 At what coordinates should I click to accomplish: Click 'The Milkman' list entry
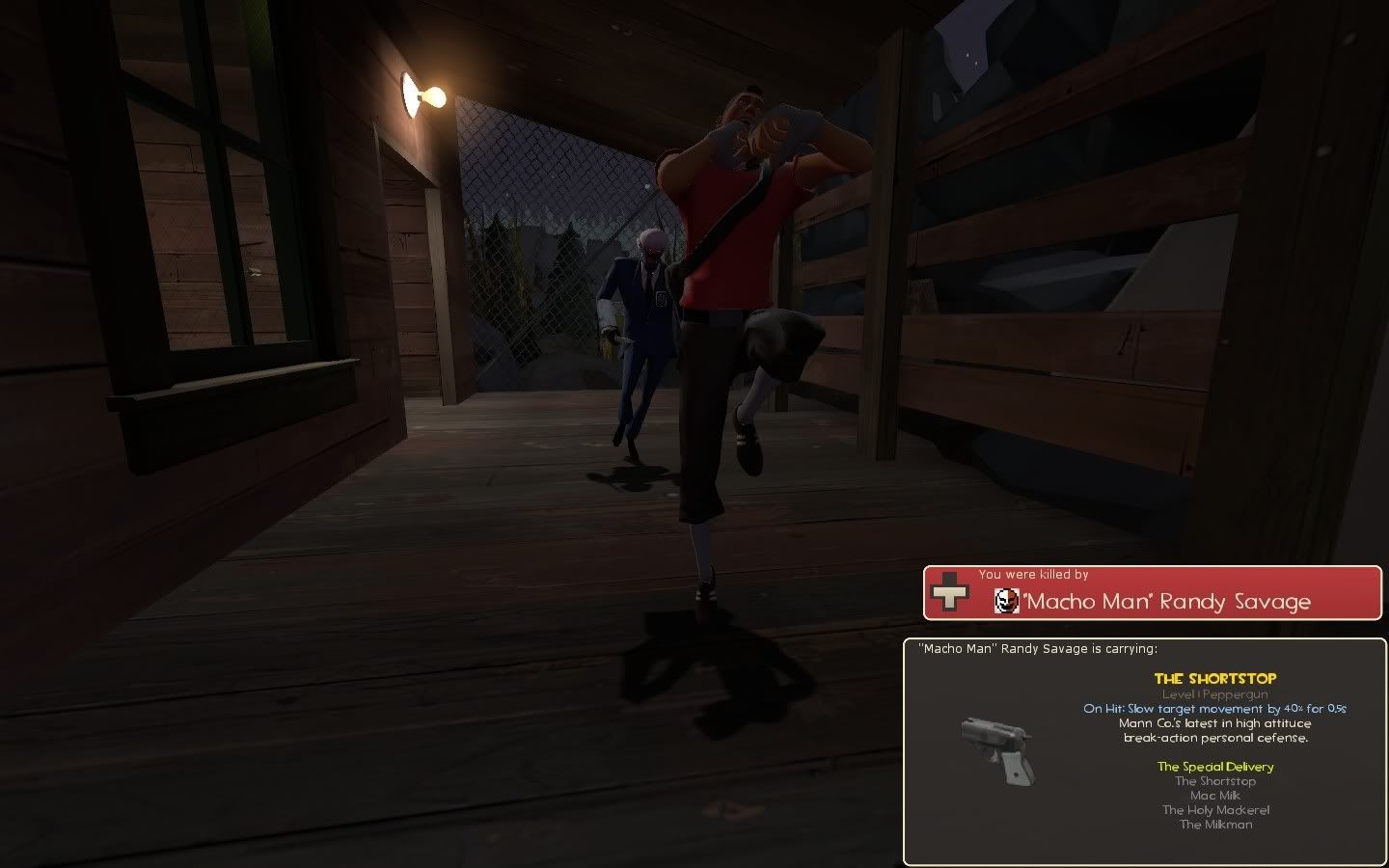click(x=1213, y=825)
